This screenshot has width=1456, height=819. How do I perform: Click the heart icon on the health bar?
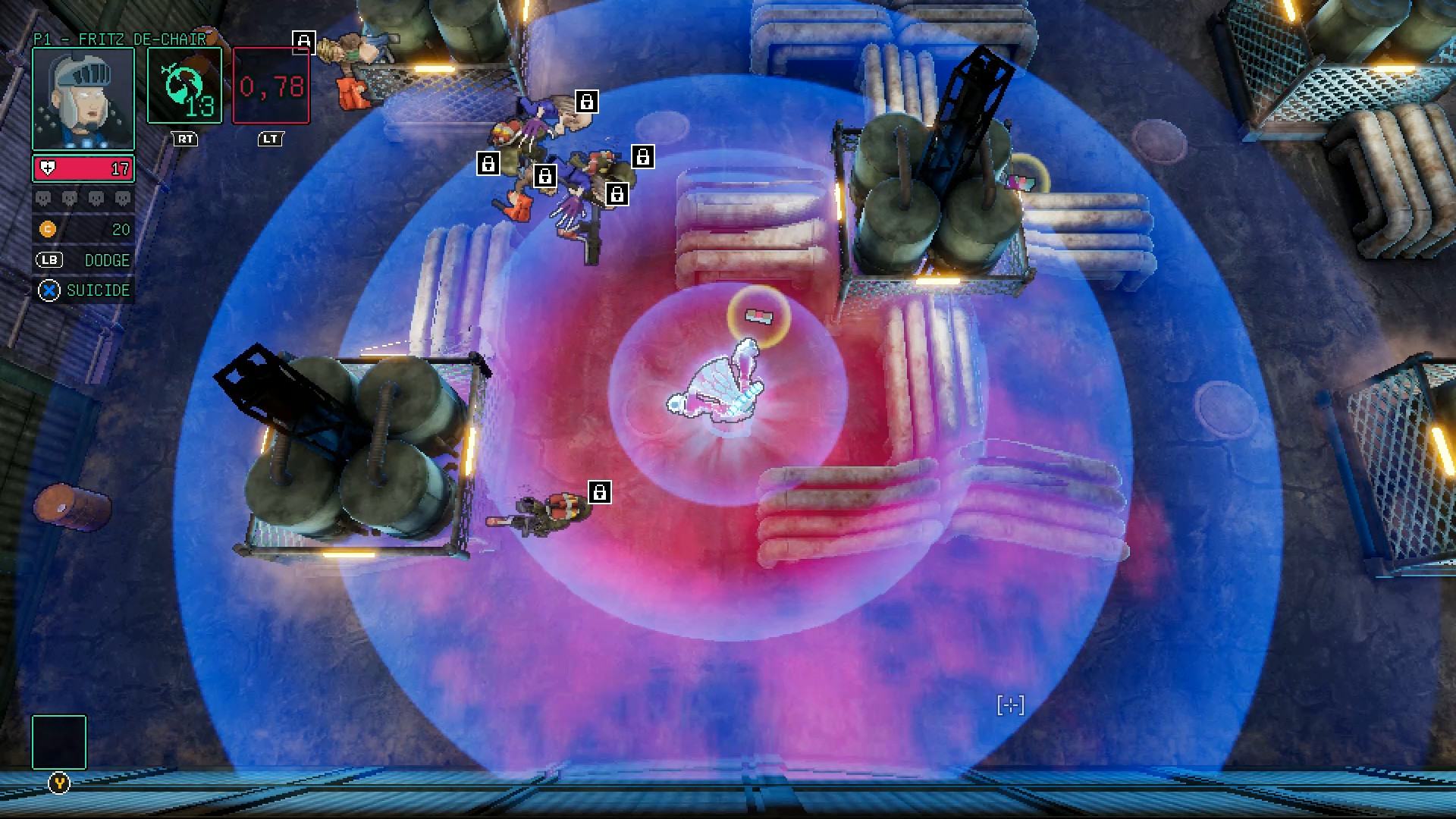click(x=48, y=168)
